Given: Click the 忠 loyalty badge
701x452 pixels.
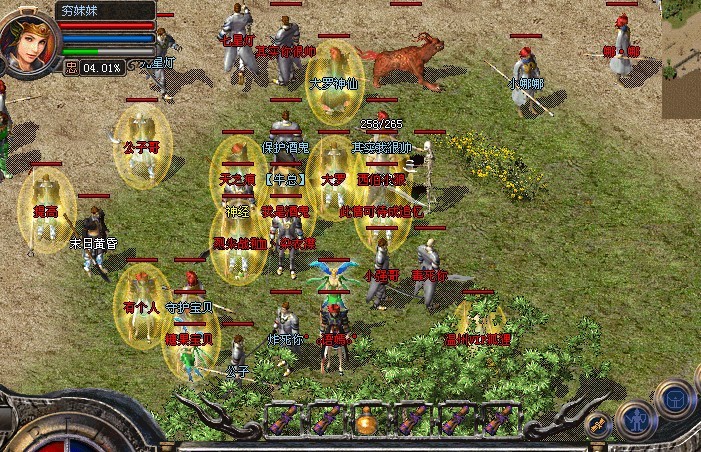Looking at the screenshot, I should (71, 68).
